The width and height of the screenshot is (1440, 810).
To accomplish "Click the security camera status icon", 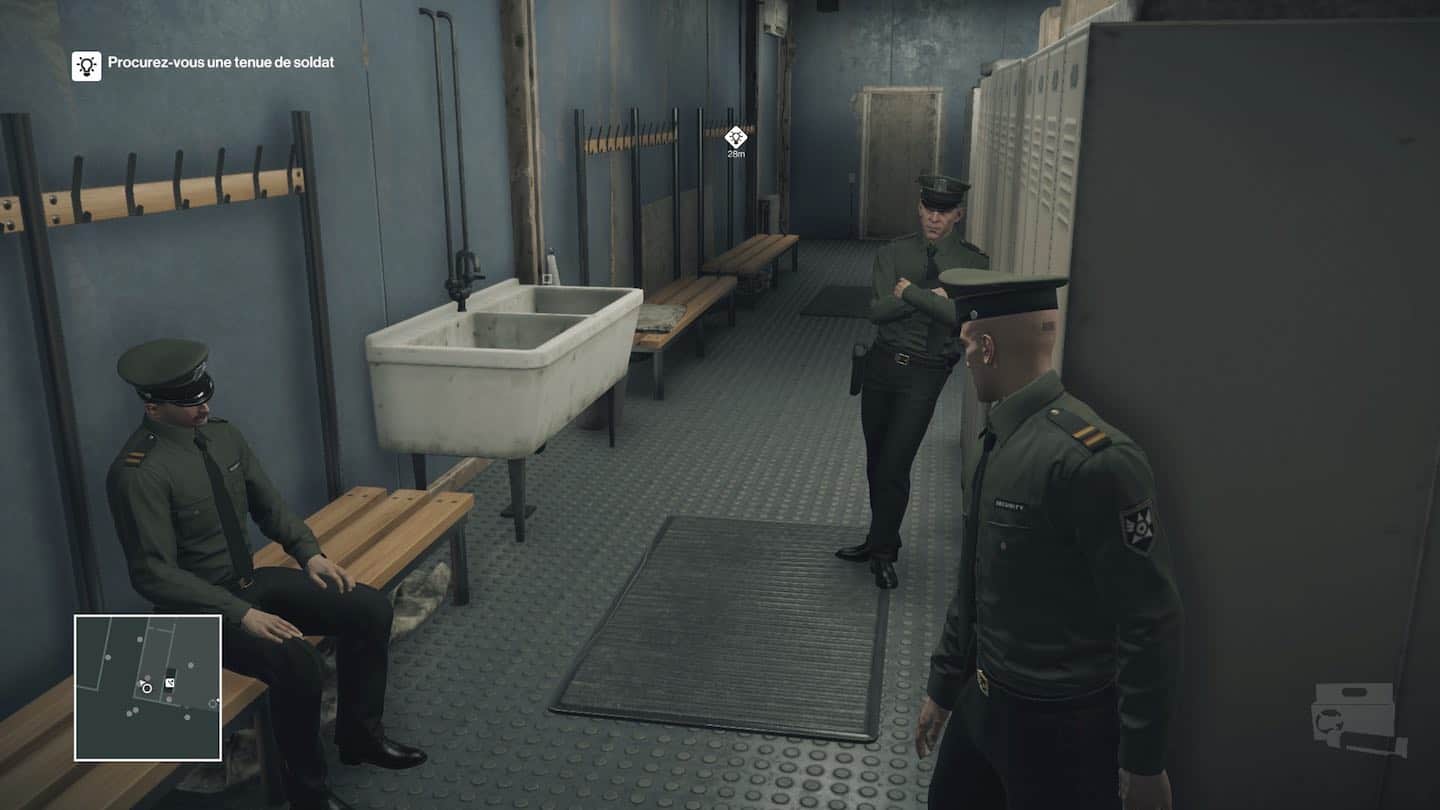I will (1356, 718).
